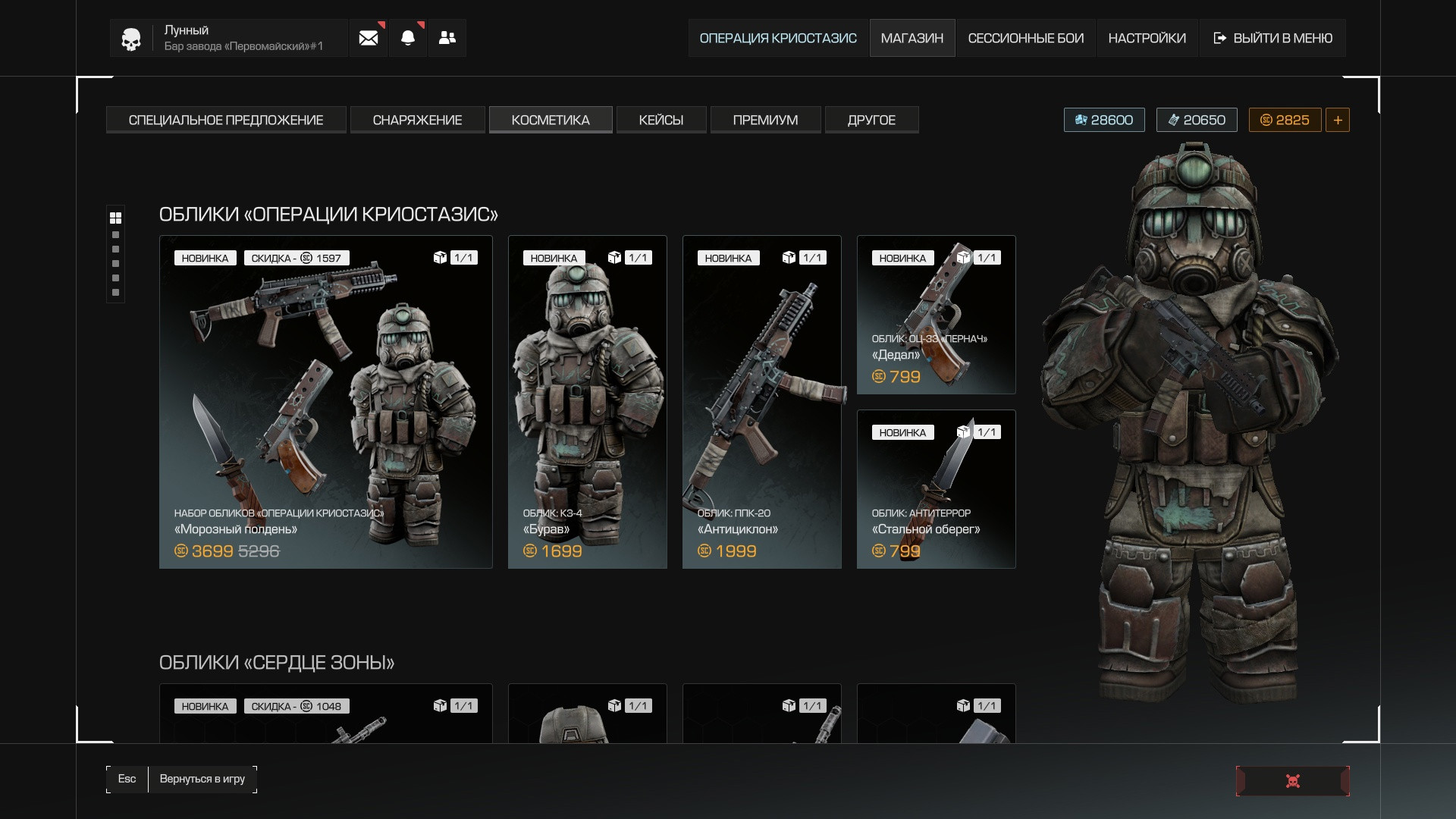Switch to the СНАРЯЖЕНИЕ tab
Image resolution: width=1456 pixels, height=819 pixels.
coord(417,120)
